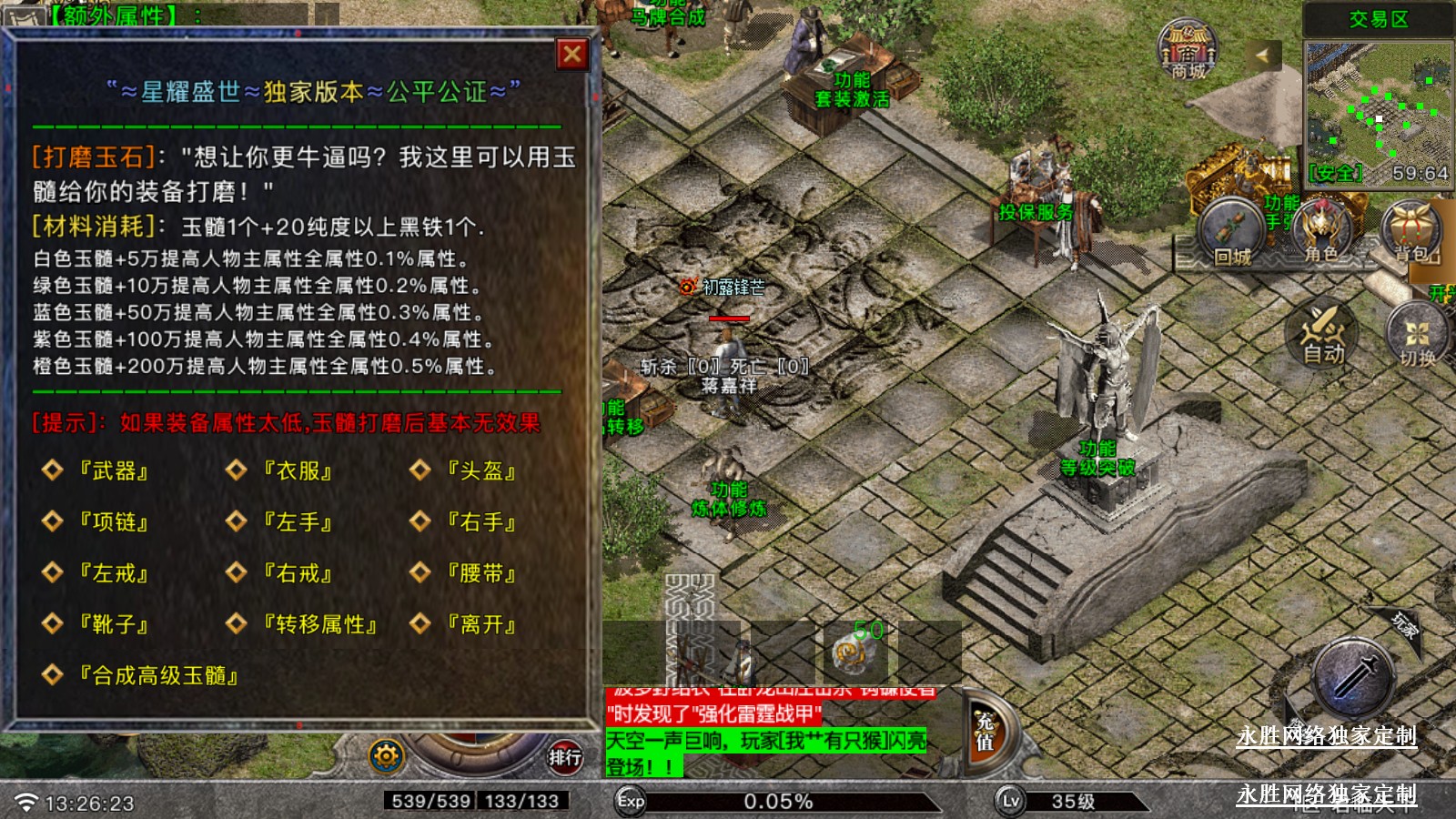Choose the 『项链』 necklace option

tap(113, 521)
